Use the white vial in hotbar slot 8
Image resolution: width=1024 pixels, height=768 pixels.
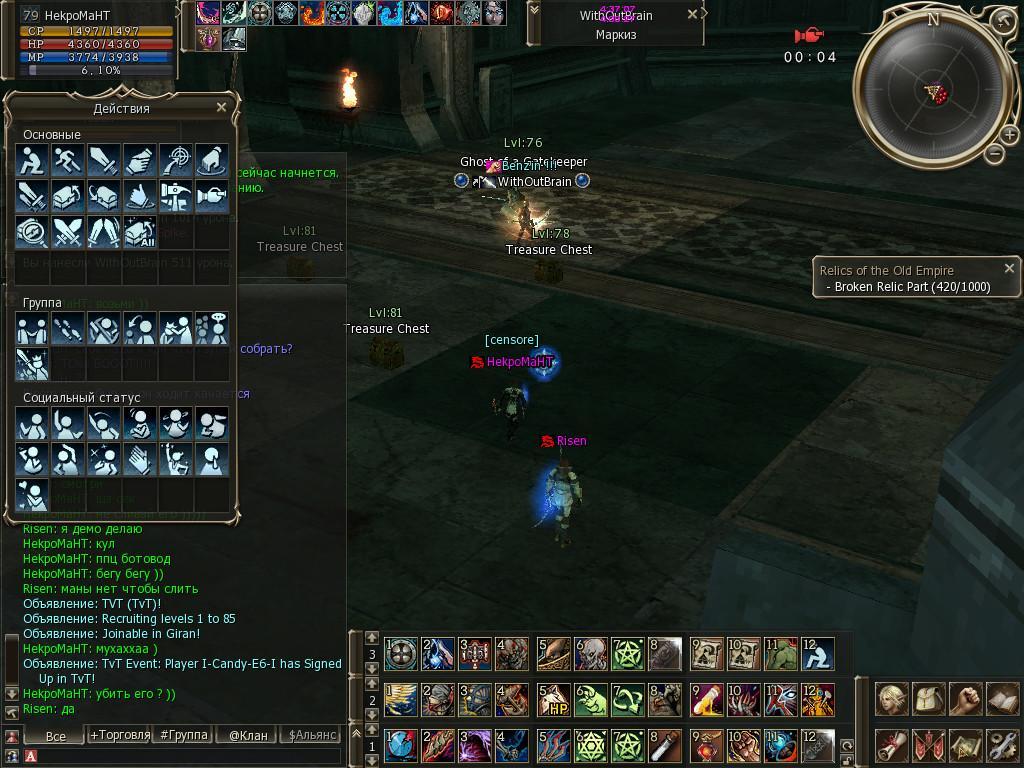[664, 745]
